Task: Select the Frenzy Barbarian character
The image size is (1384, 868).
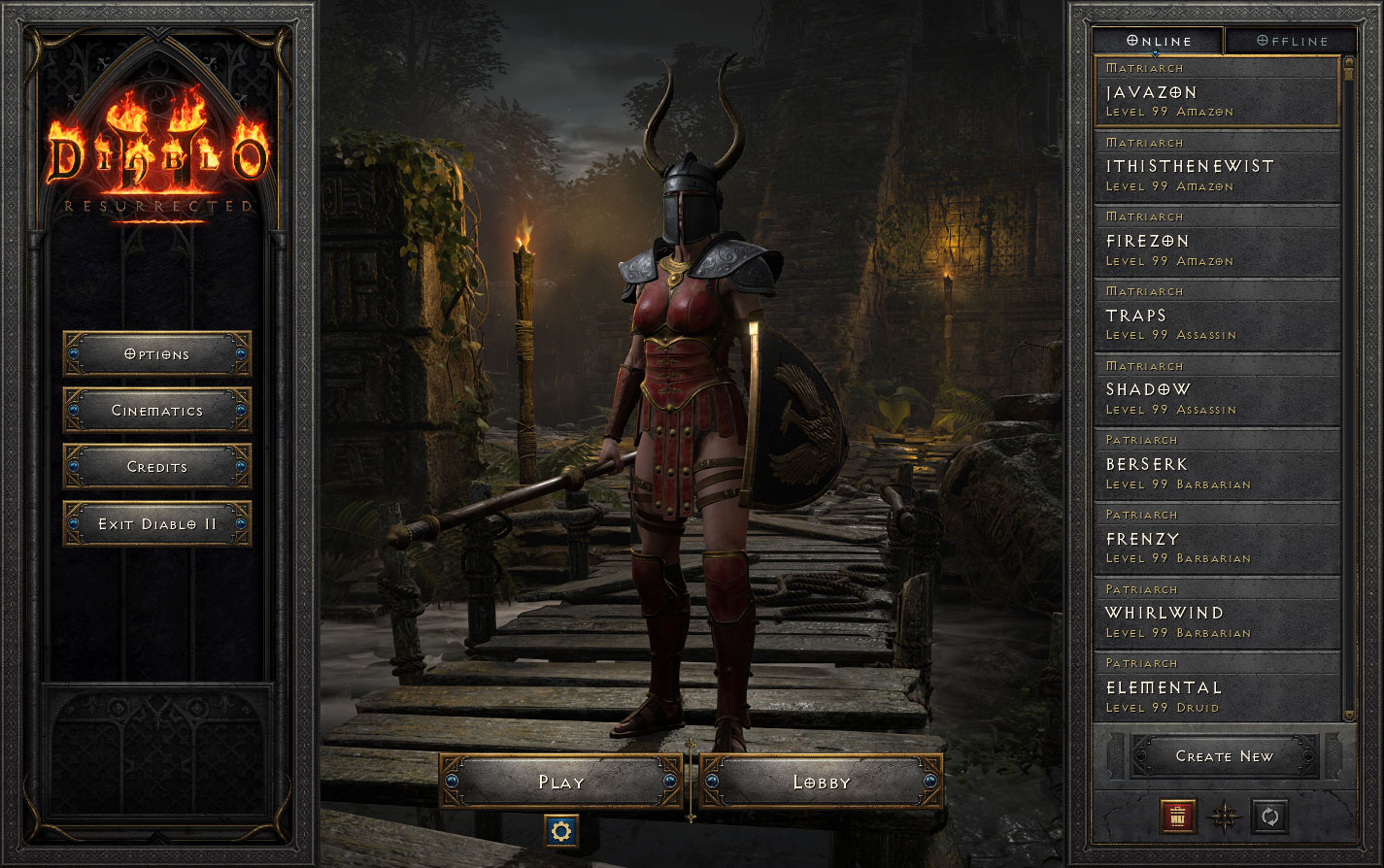Action: [x=1217, y=540]
